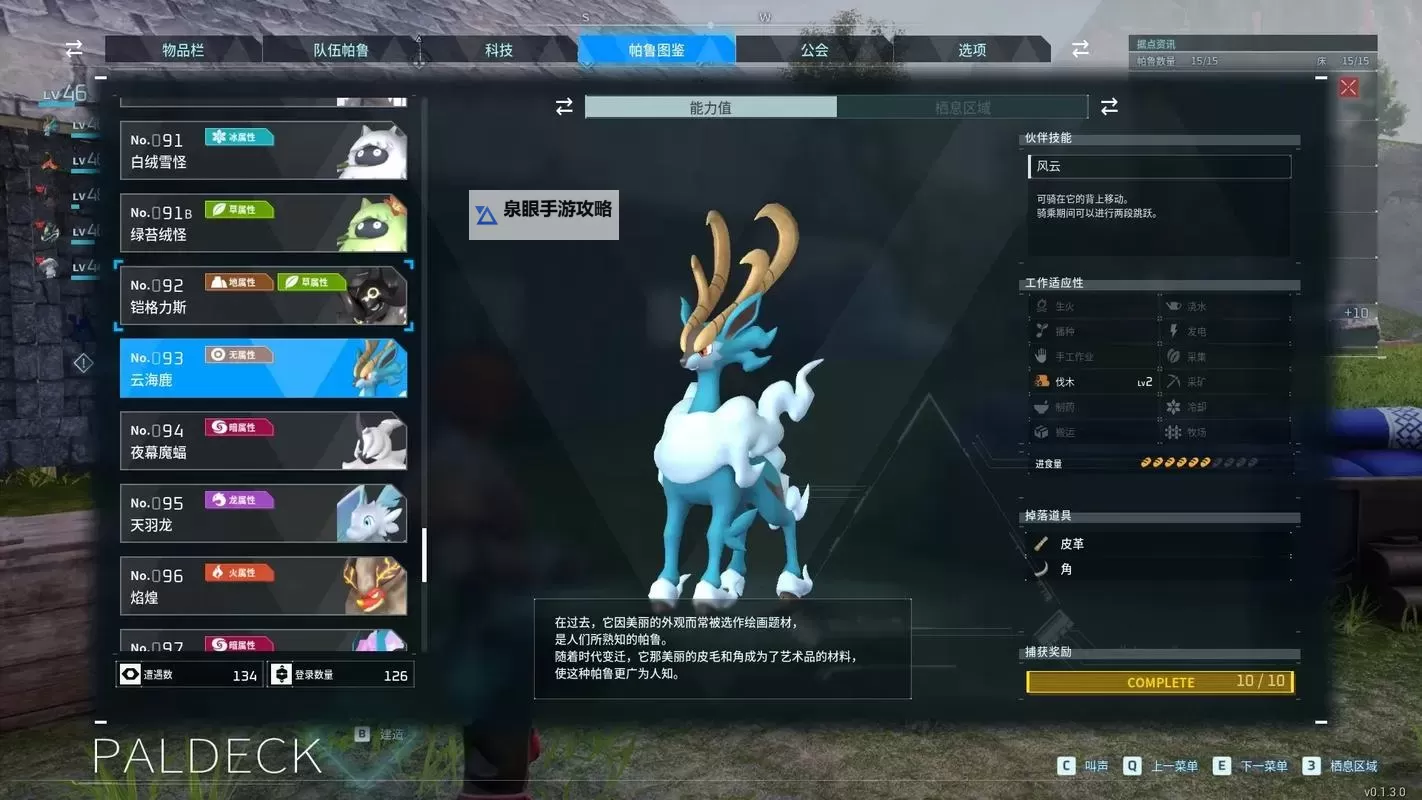Click the 角 (horn) drop item icon
Image resolution: width=1422 pixels, height=800 pixels.
click(1043, 568)
